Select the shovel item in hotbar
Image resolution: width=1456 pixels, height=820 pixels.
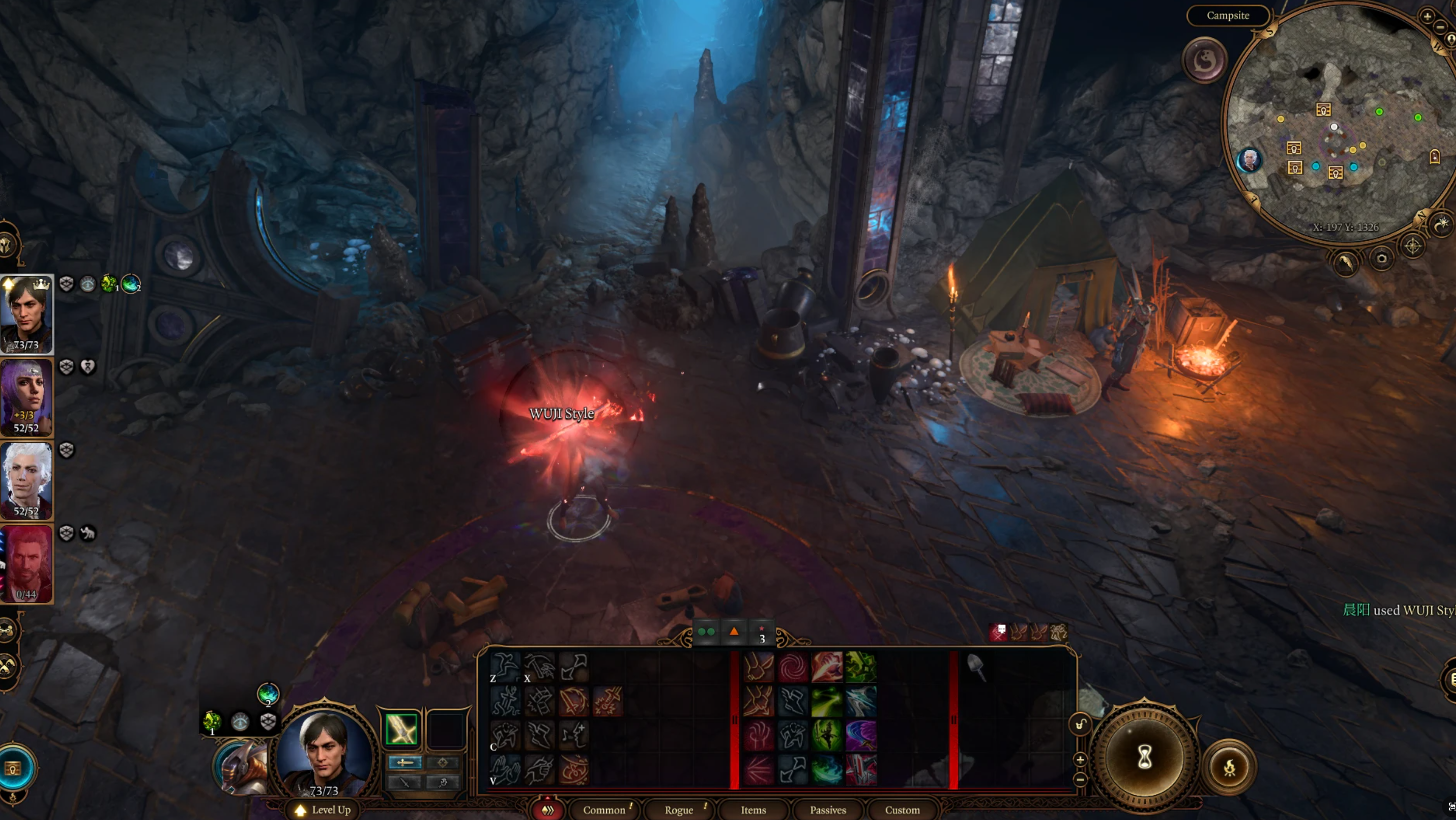point(975,666)
